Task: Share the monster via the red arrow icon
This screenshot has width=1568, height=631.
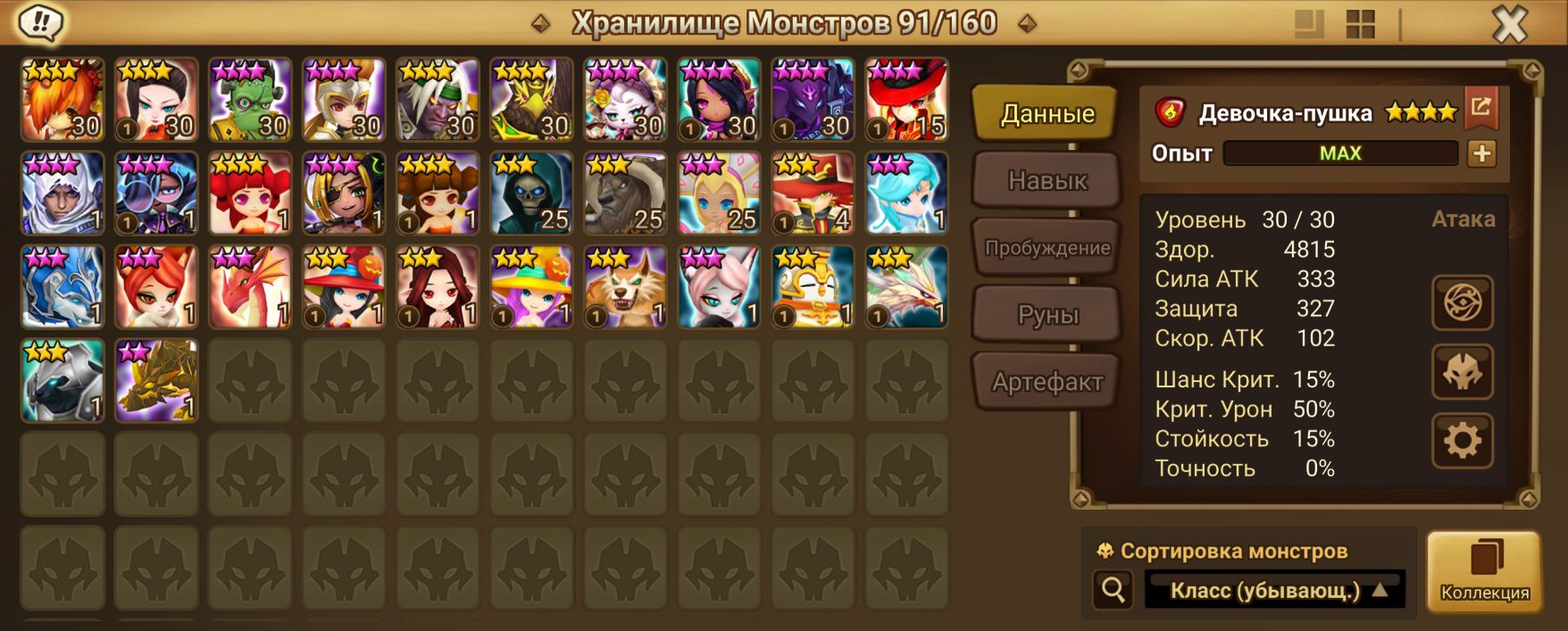Action: pos(1480,108)
